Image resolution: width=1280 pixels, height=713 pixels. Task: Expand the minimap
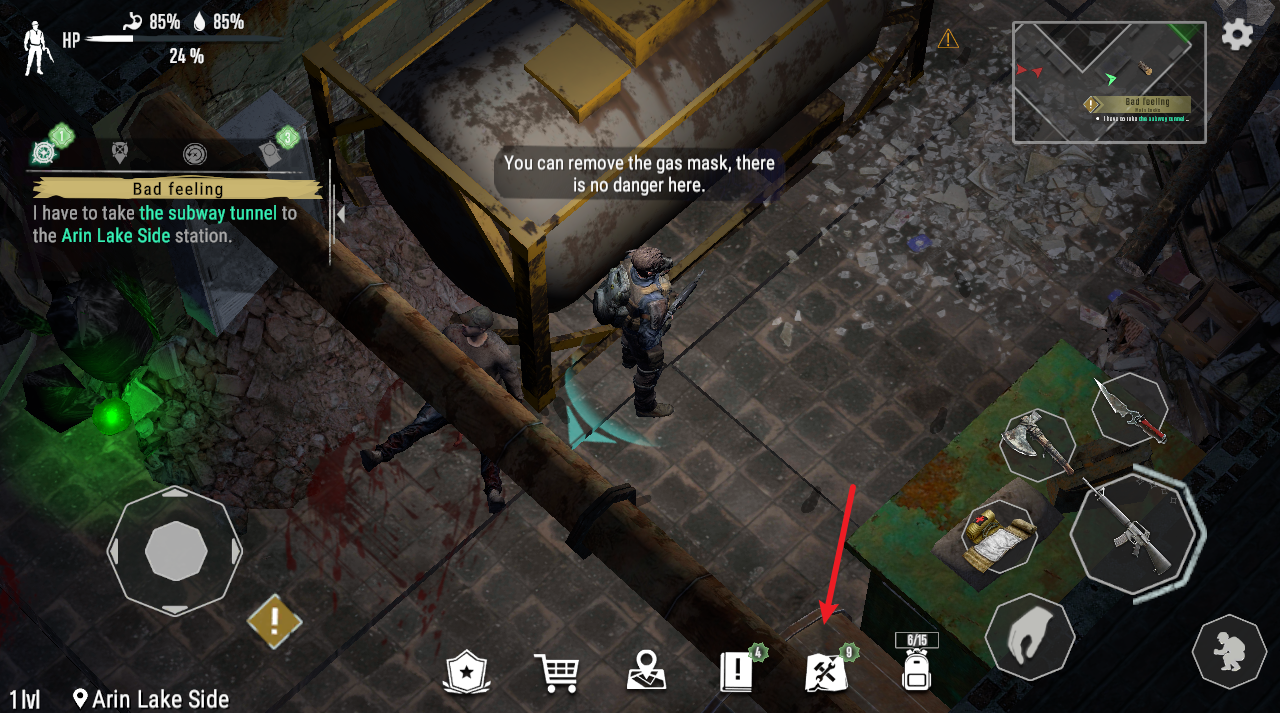(x=1109, y=82)
